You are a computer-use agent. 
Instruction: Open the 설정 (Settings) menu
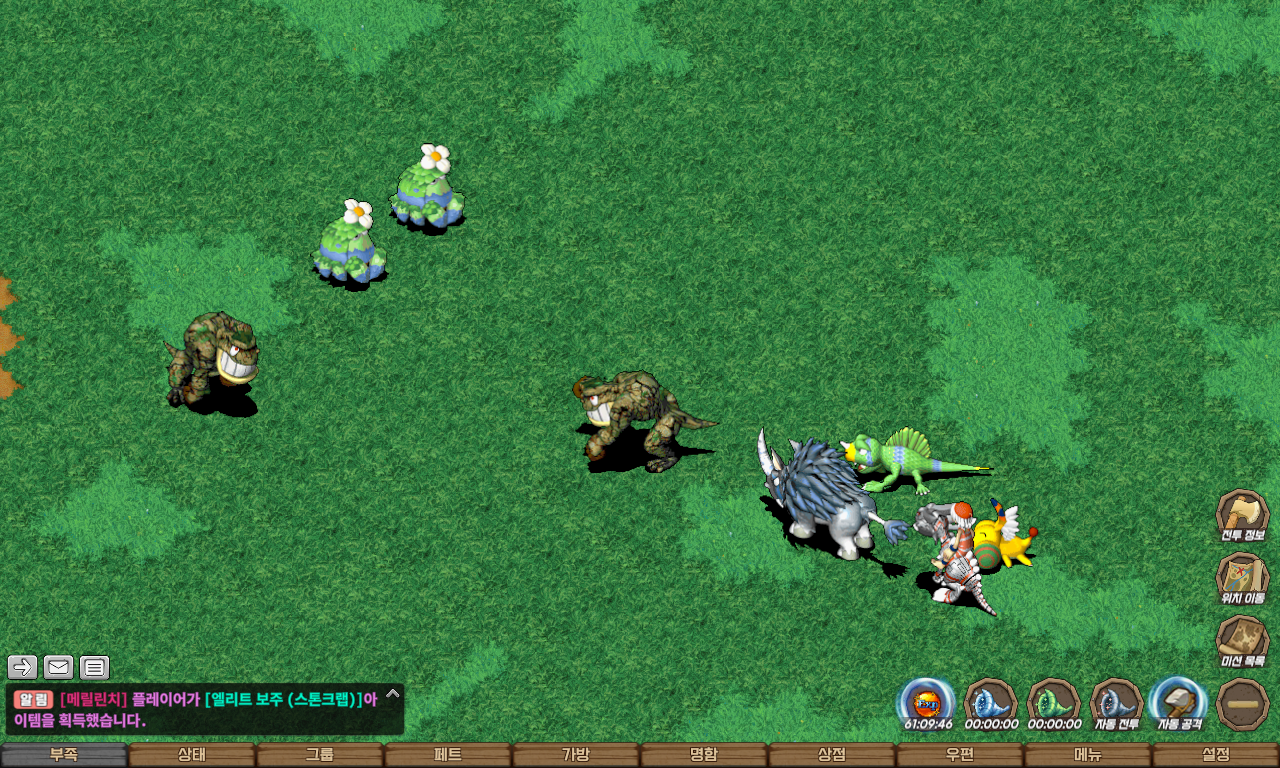tap(1216, 755)
